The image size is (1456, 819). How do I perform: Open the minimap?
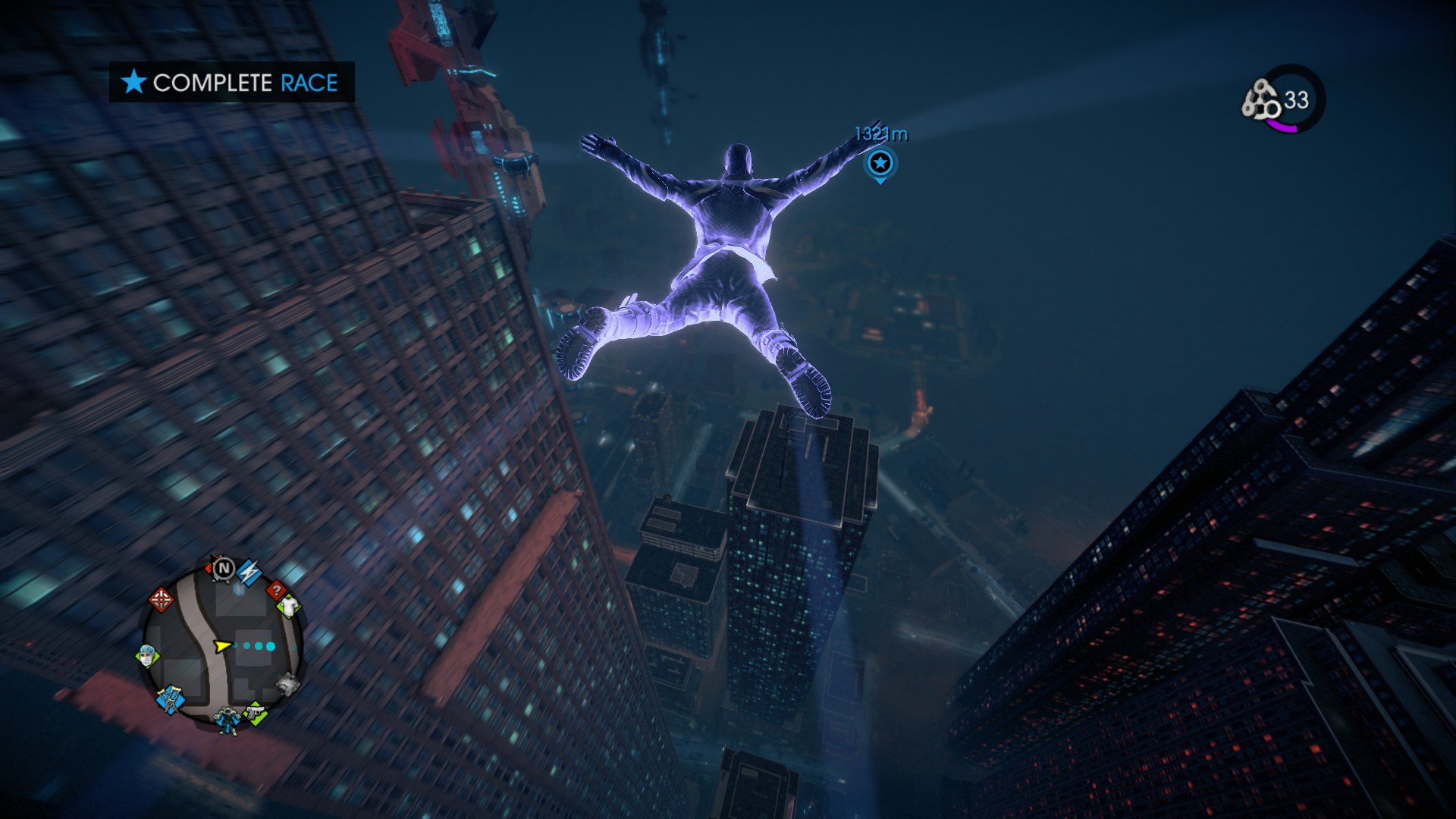222,646
